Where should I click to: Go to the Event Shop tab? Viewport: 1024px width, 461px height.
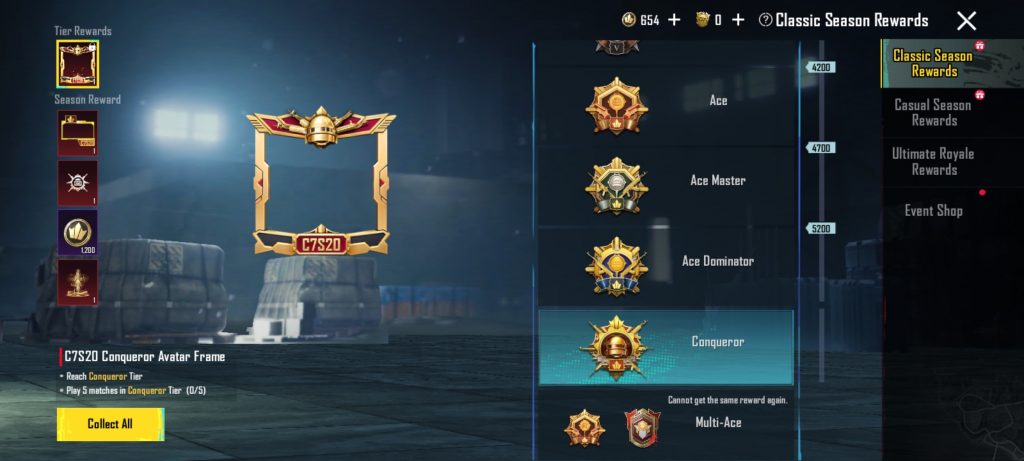933,210
